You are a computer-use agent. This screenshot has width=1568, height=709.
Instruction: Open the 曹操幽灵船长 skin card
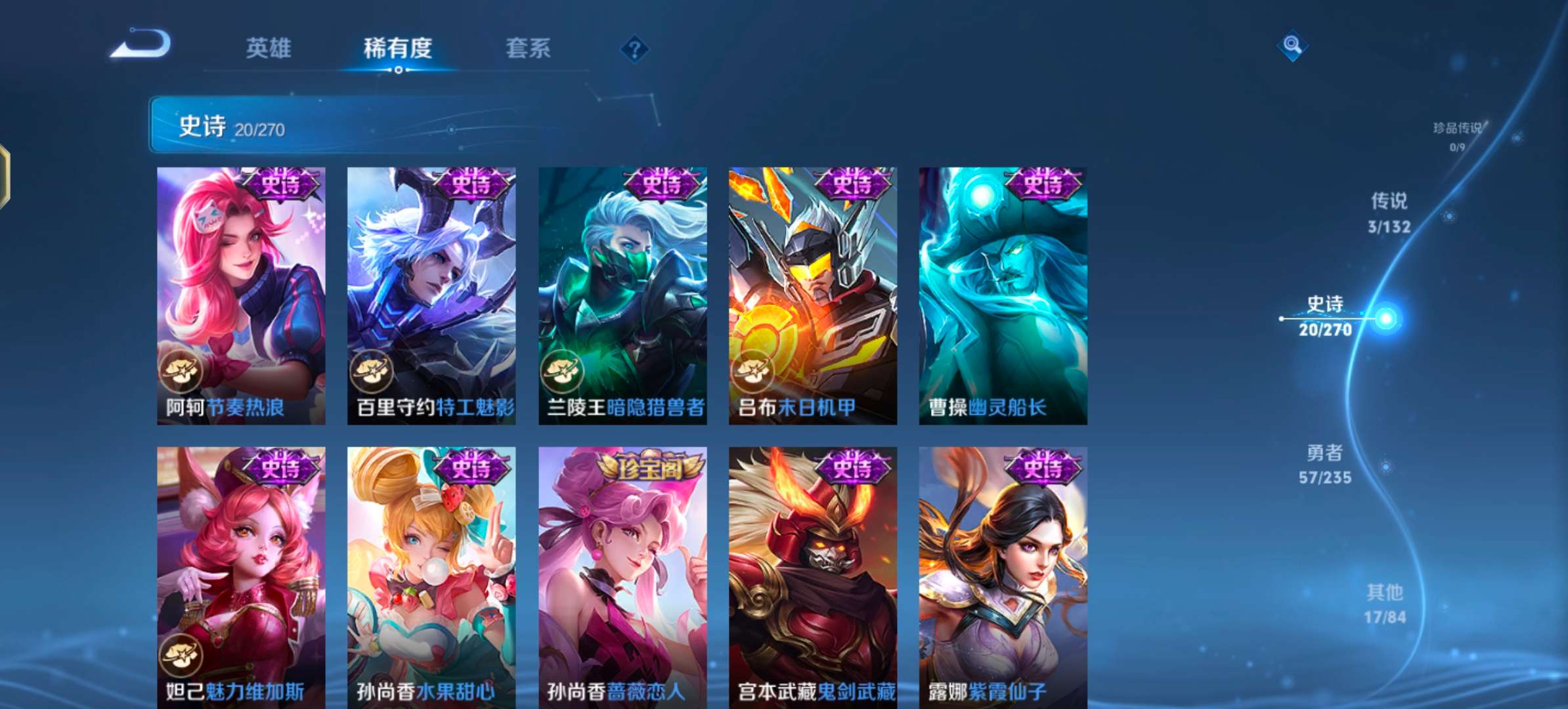[x=1003, y=295]
